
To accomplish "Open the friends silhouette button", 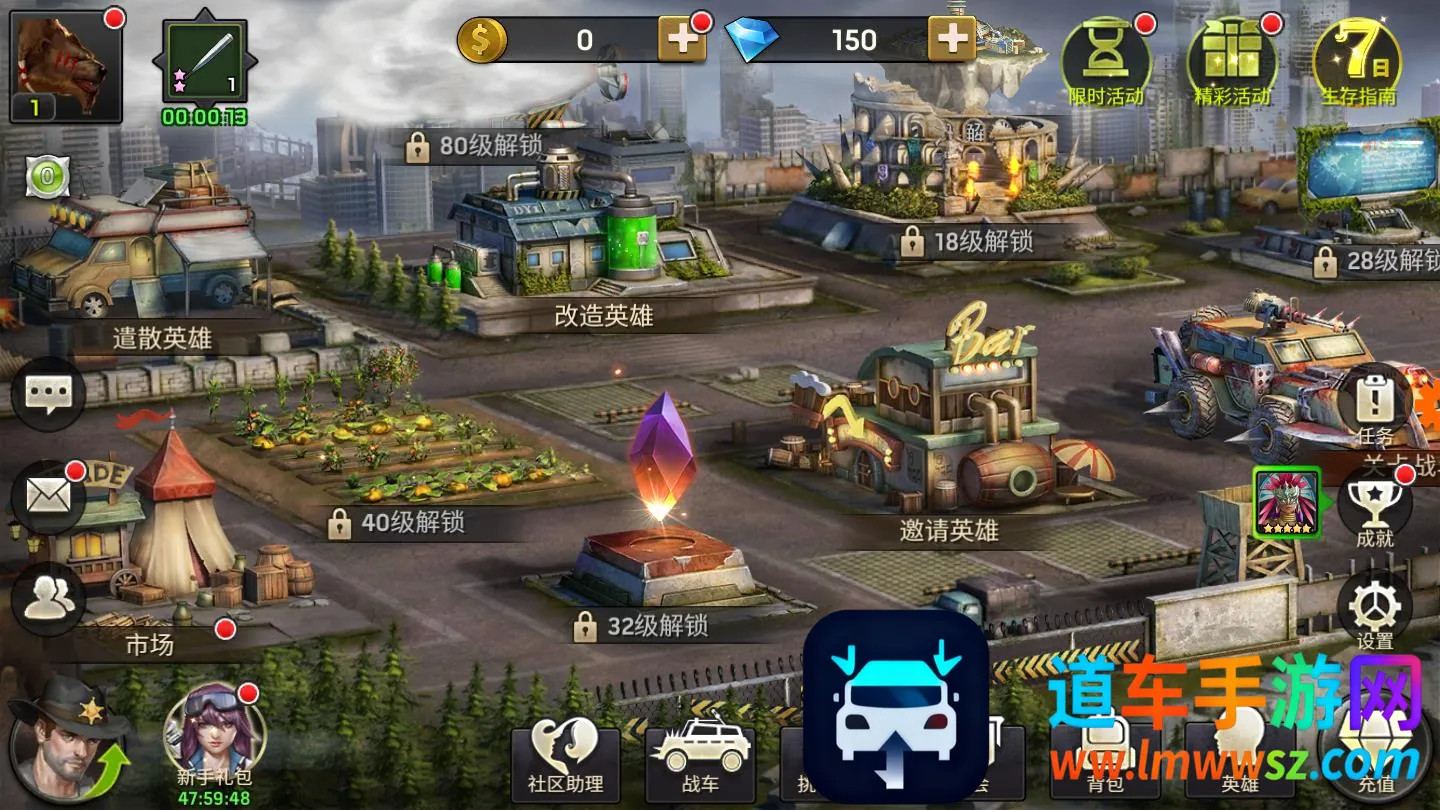I will click(47, 598).
